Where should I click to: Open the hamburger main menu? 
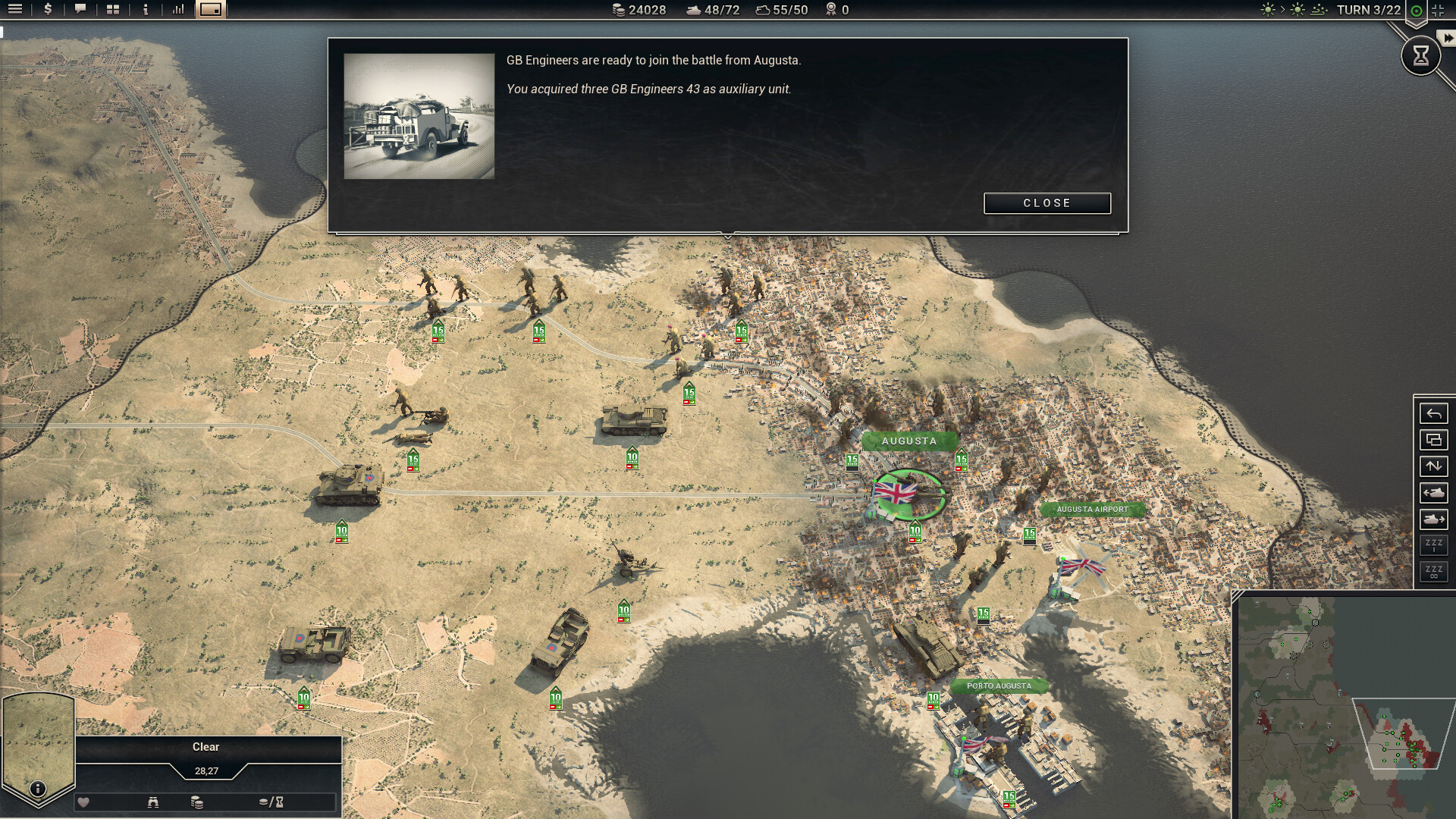pyautogui.click(x=14, y=10)
